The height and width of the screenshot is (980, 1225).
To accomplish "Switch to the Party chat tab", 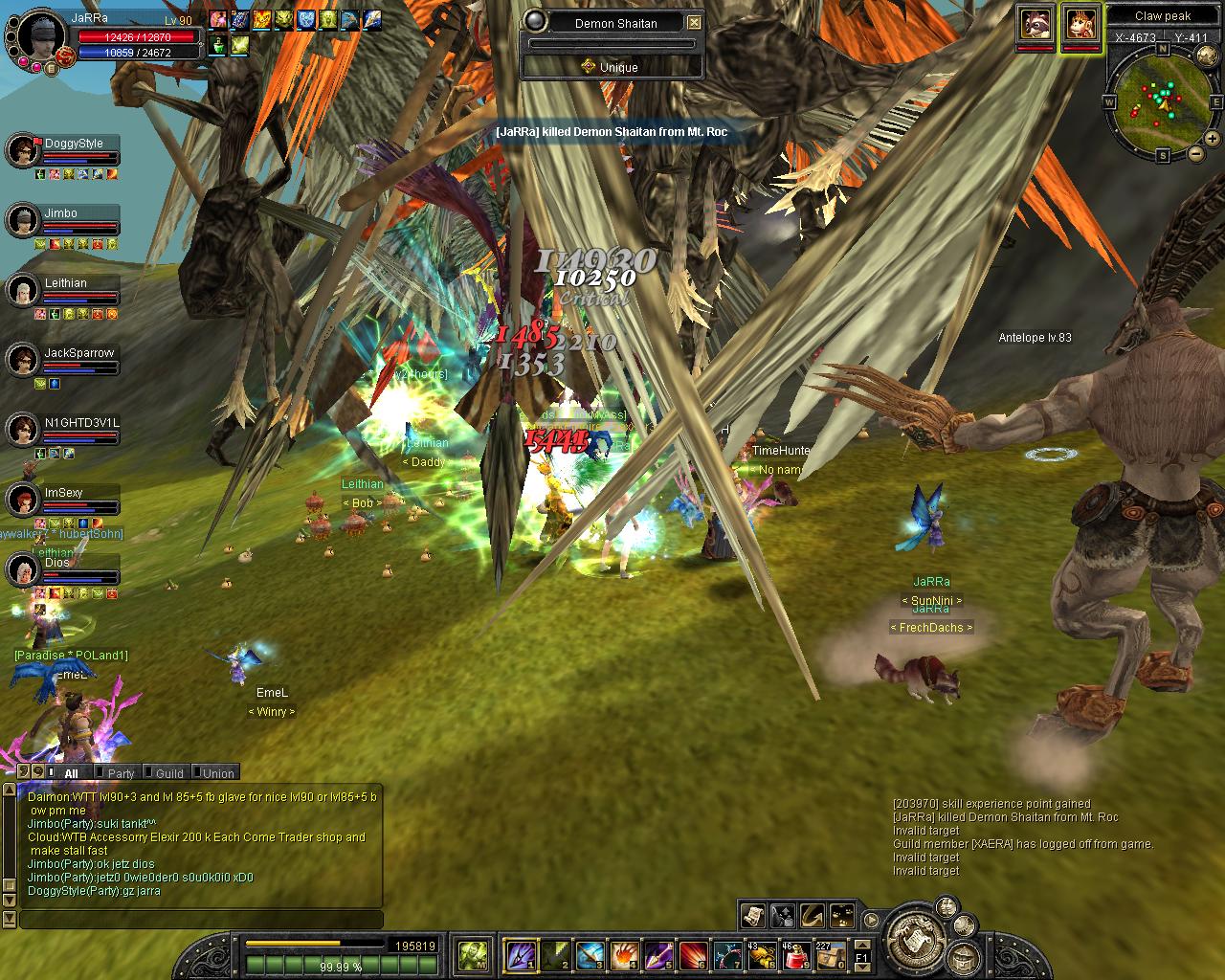I will coord(119,773).
